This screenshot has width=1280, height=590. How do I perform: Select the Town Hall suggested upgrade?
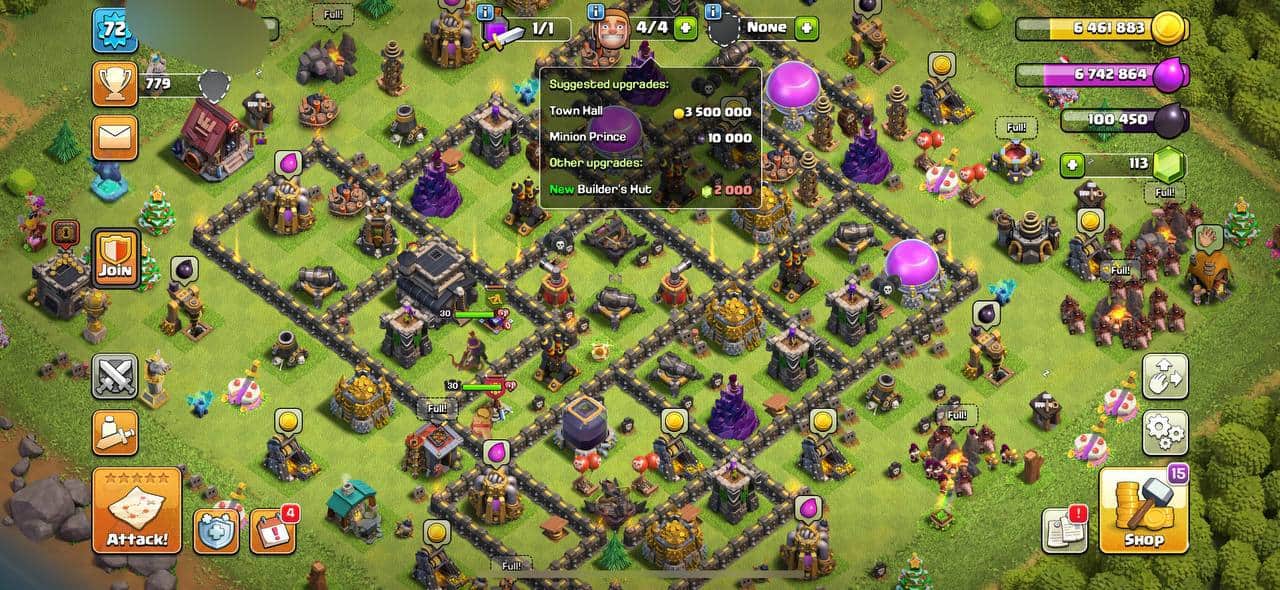tap(650, 111)
